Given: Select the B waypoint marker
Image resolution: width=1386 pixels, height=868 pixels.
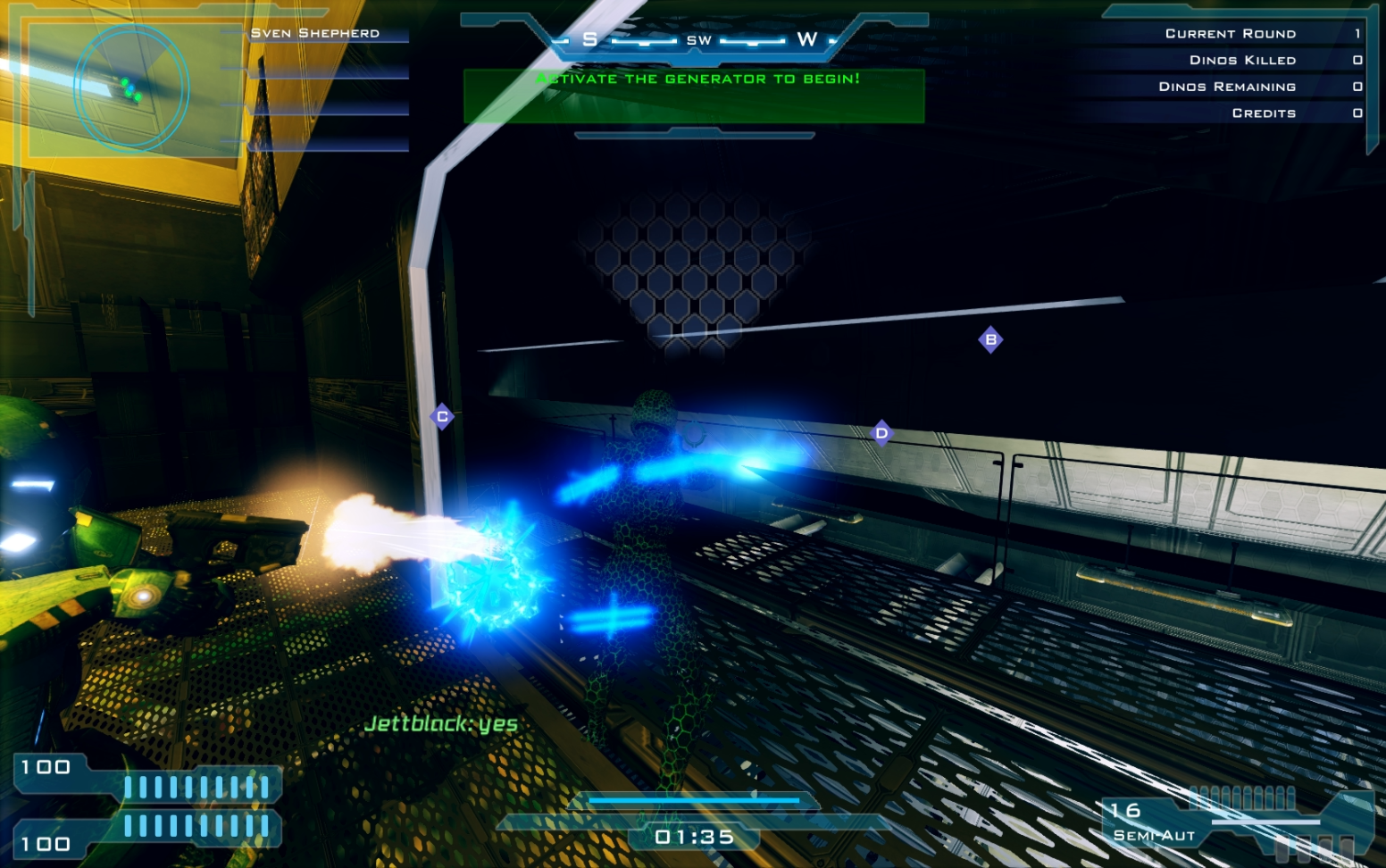Looking at the screenshot, I should (990, 339).
